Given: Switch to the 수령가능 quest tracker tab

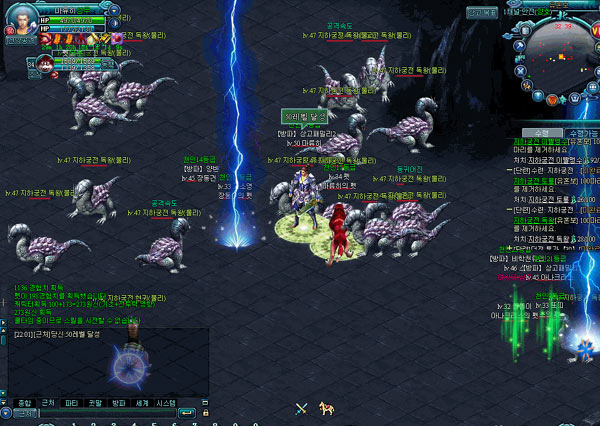Looking at the screenshot, I should point(579,132).
